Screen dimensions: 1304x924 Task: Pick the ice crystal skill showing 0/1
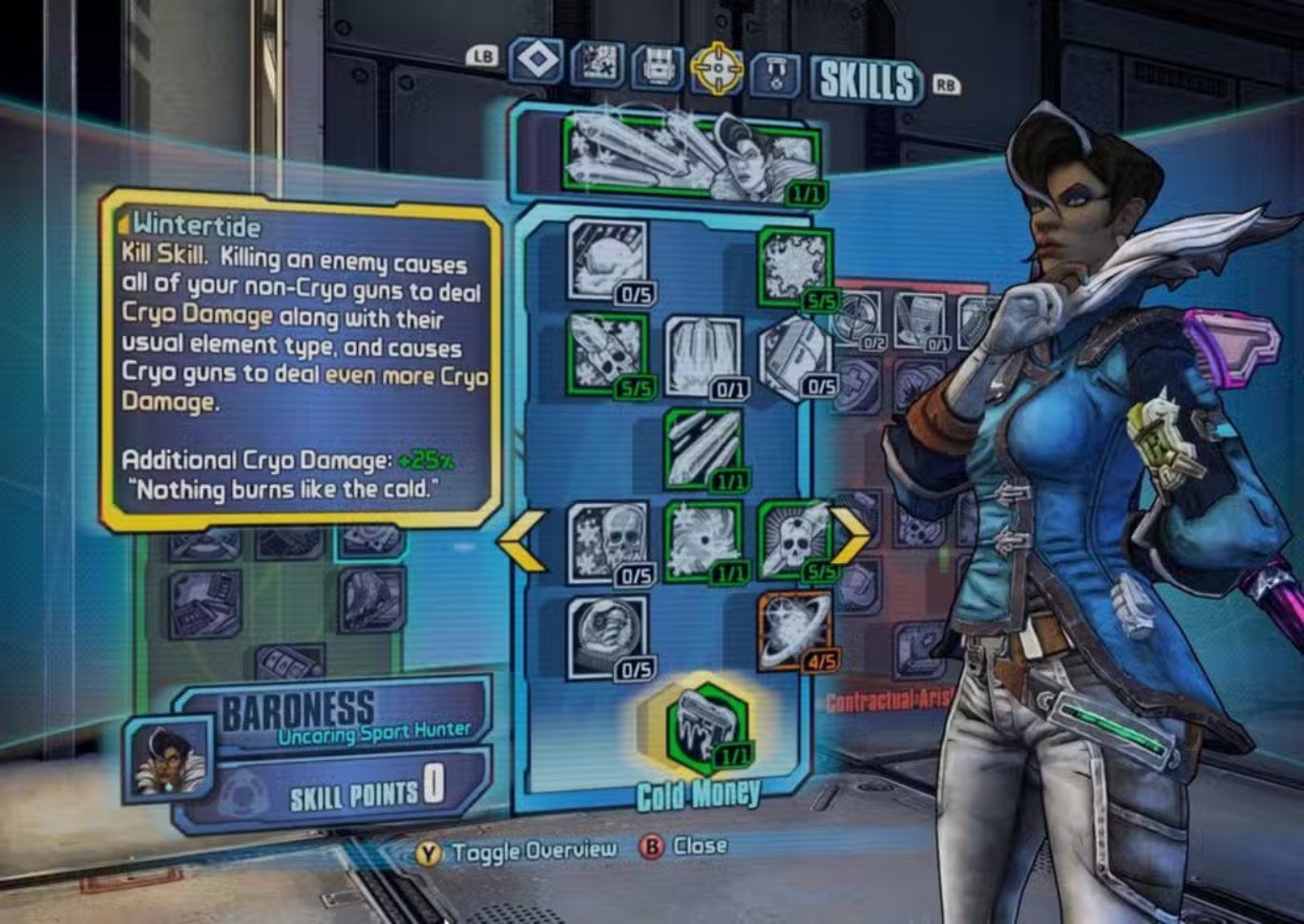703,356
